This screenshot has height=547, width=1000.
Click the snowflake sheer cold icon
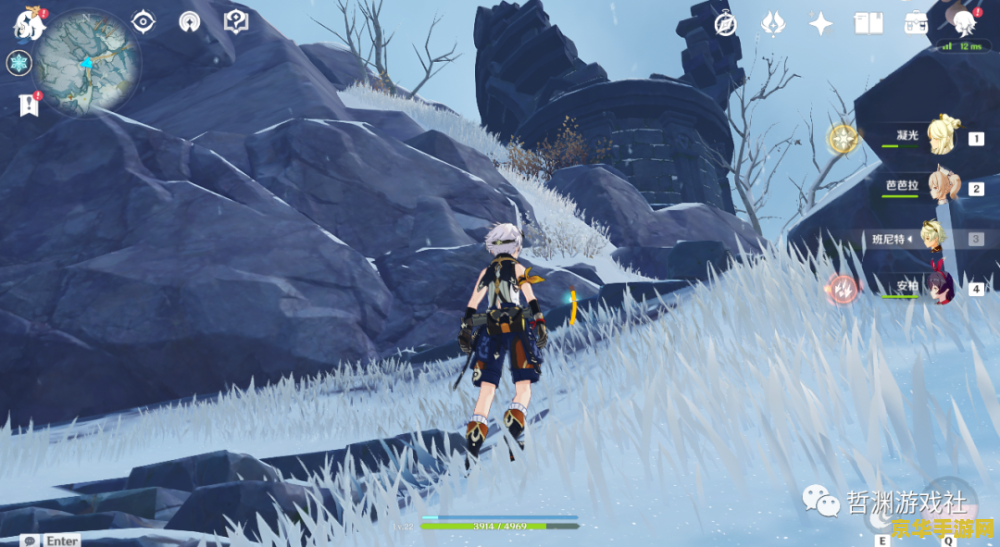[19, 63]
